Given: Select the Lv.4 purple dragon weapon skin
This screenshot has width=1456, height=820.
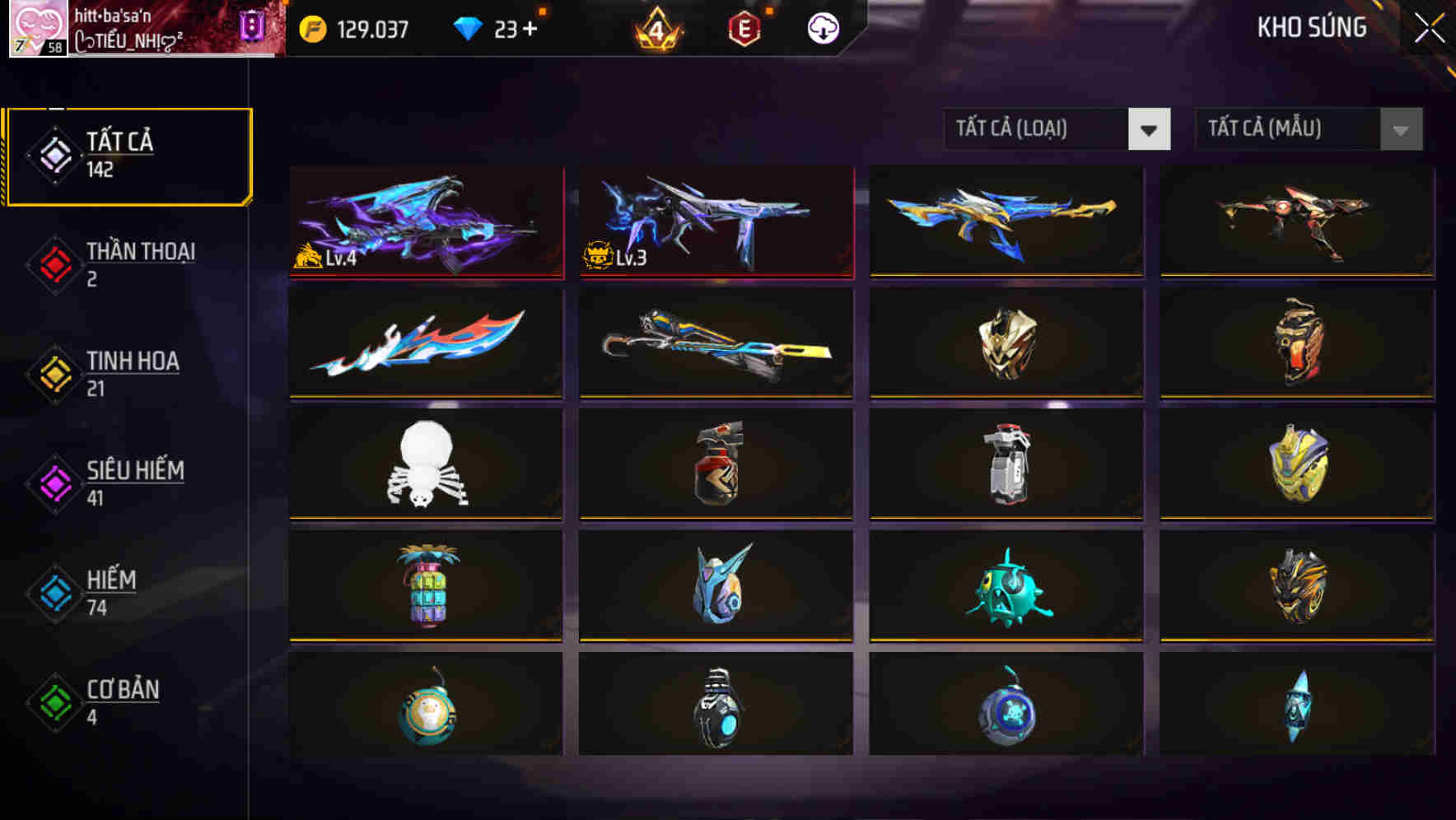Looking at the screenshot, I should [426, 222].
